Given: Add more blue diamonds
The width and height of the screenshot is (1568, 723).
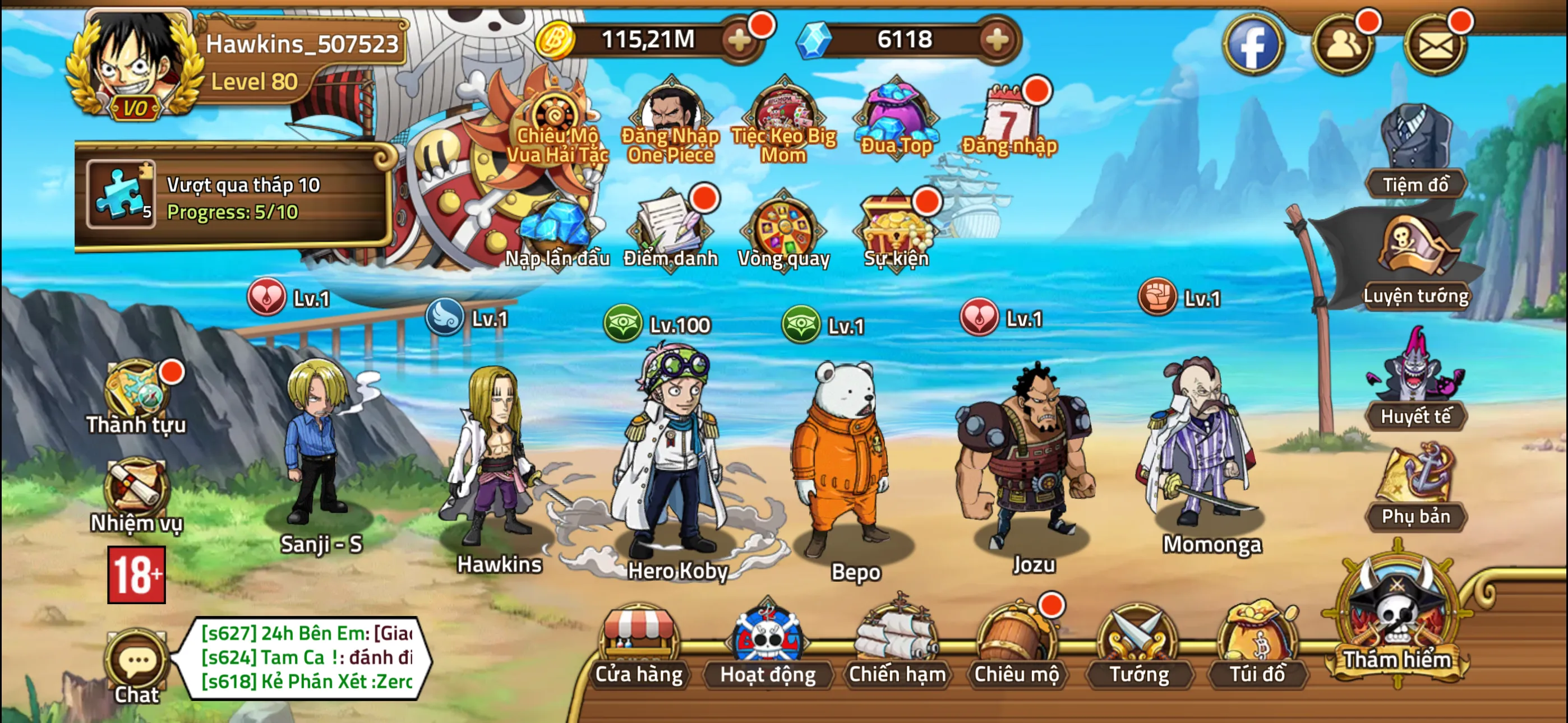Looking at the screenshot, I should [997, 40].
